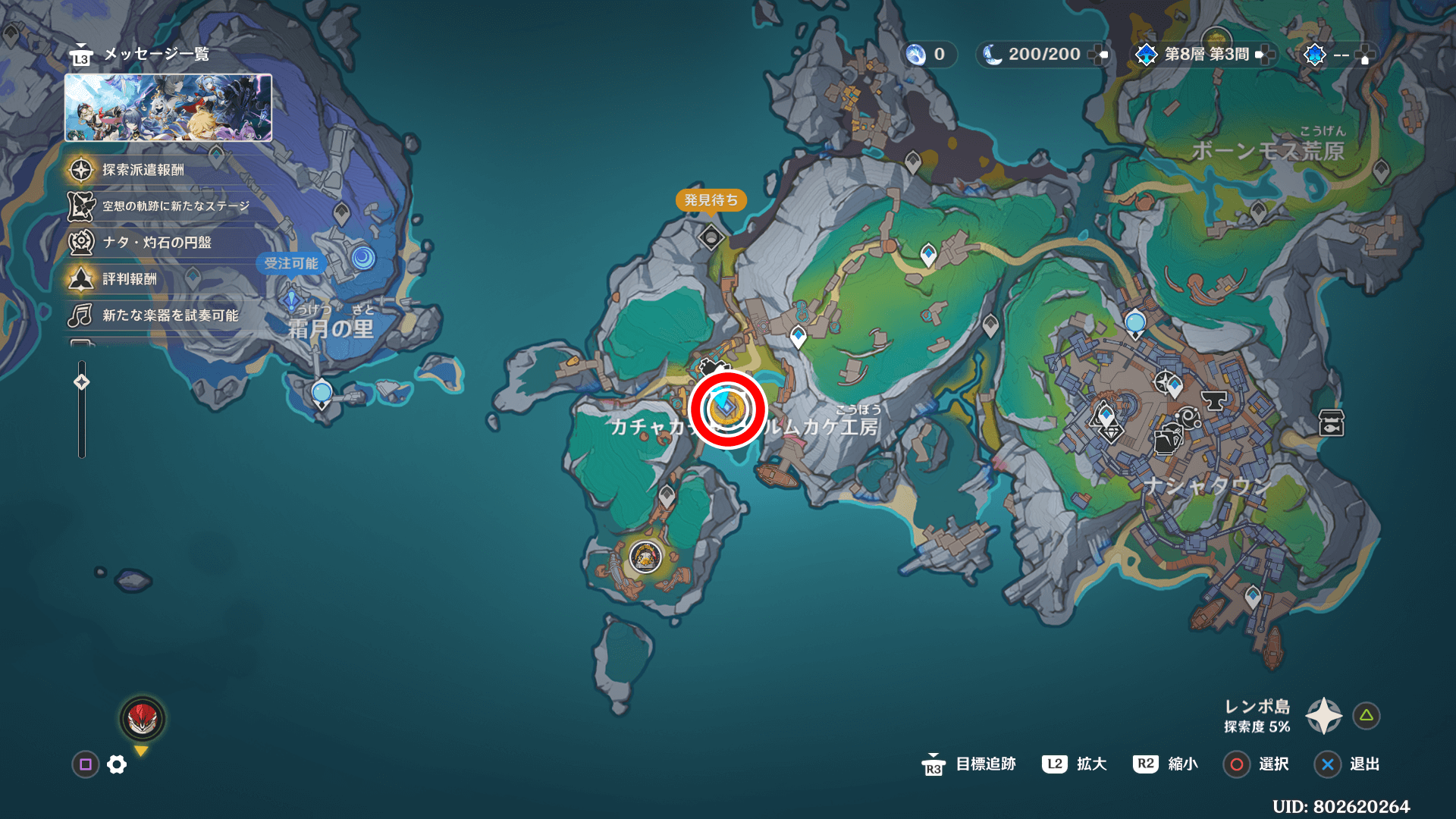Open 新たな楽器を試奏可能 message entry
The height and width of the screenshot is (819, 1456).
170,315
